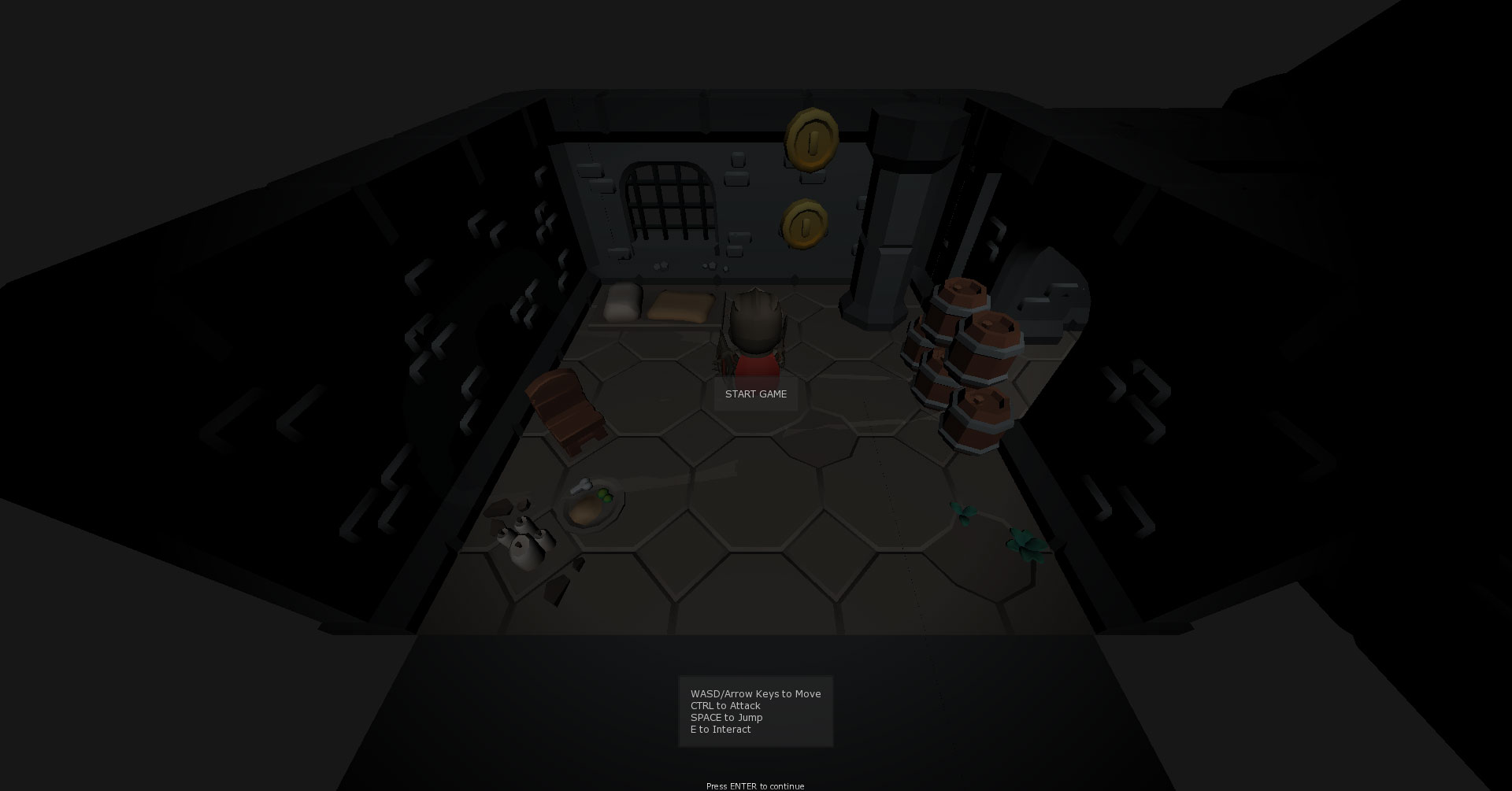Click the CTRL to Attack instruction text

(724, 705)
